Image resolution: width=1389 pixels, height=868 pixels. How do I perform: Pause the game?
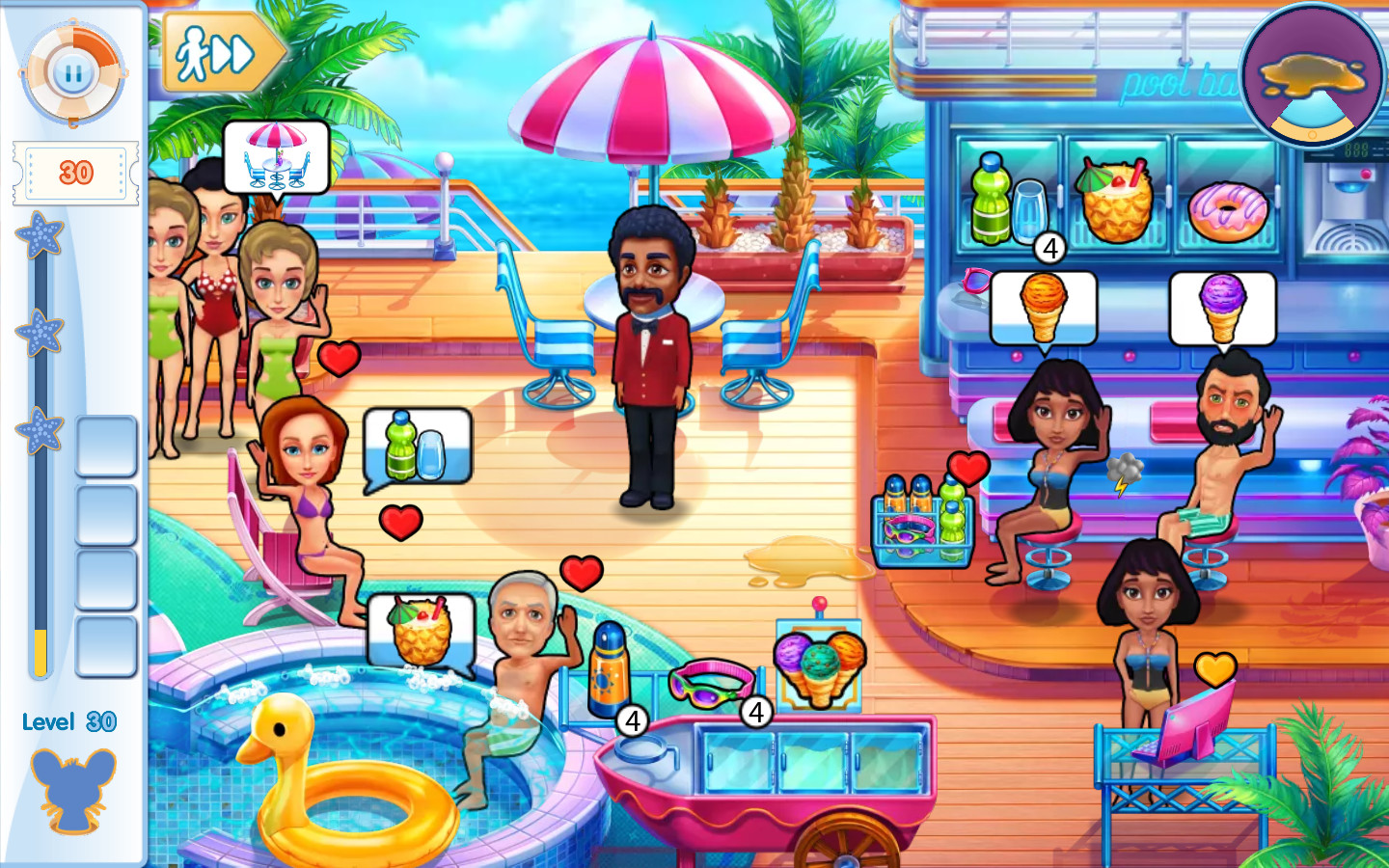click(72, 71)
